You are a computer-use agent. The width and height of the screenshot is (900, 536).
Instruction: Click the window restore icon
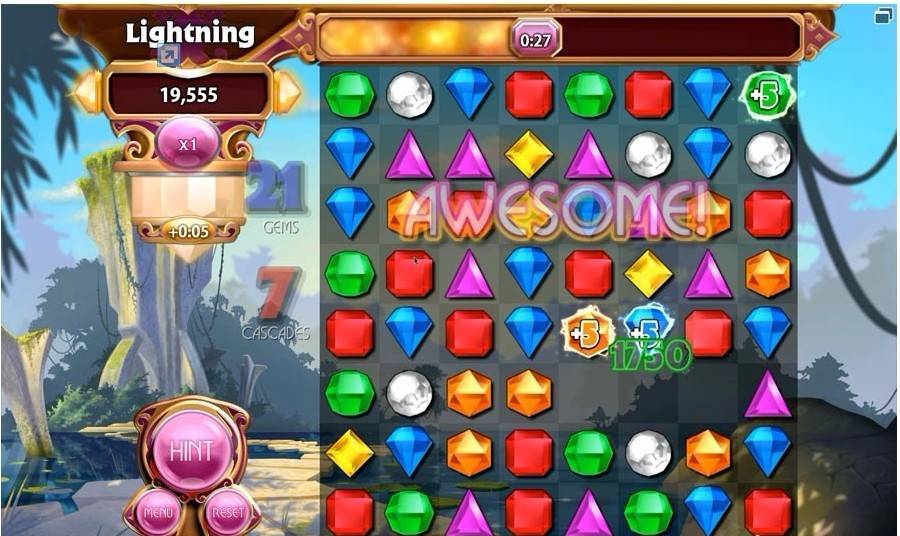pyautogui.click(x=883, y=16)
